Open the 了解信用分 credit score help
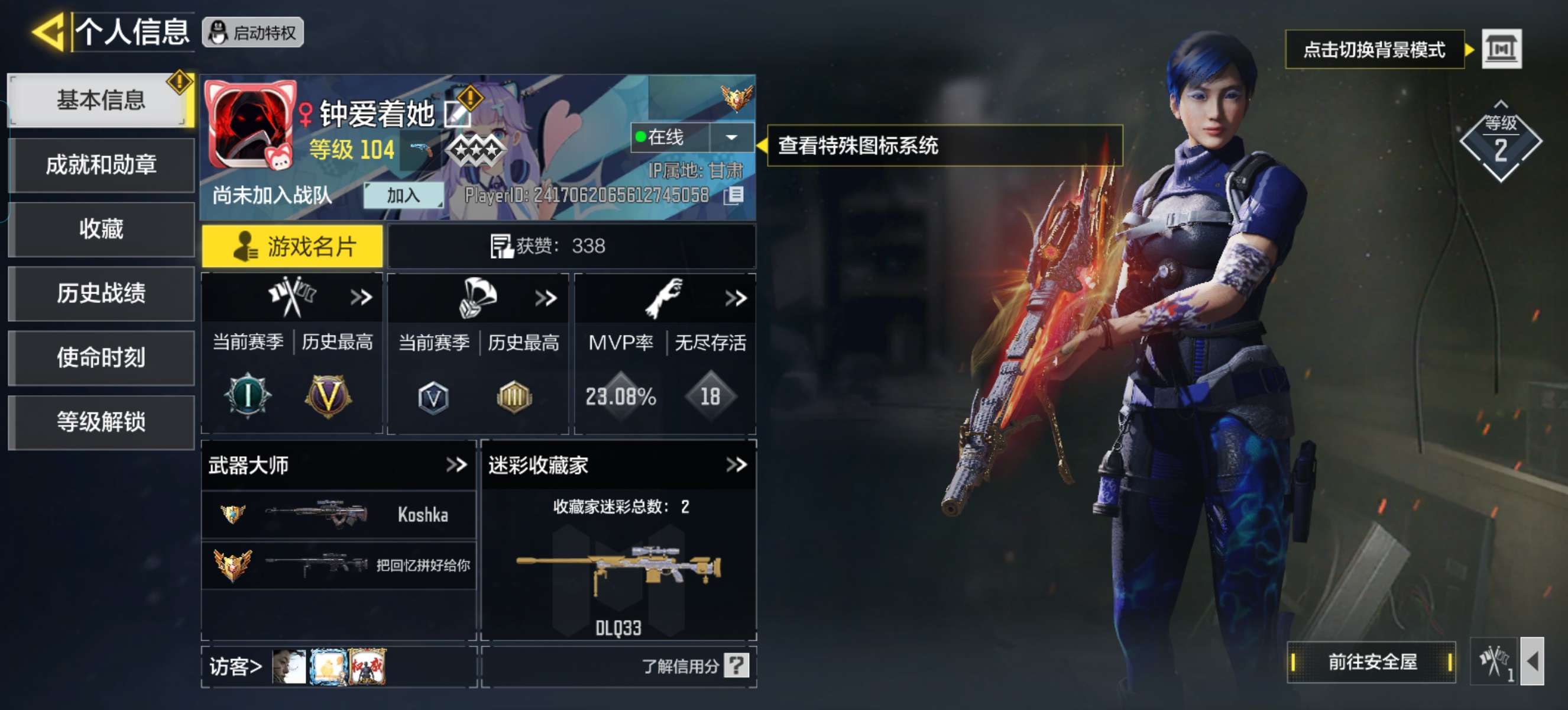The width and height of the screenshot is (1568, 710). pyautogui.click(x=695, y=666)
